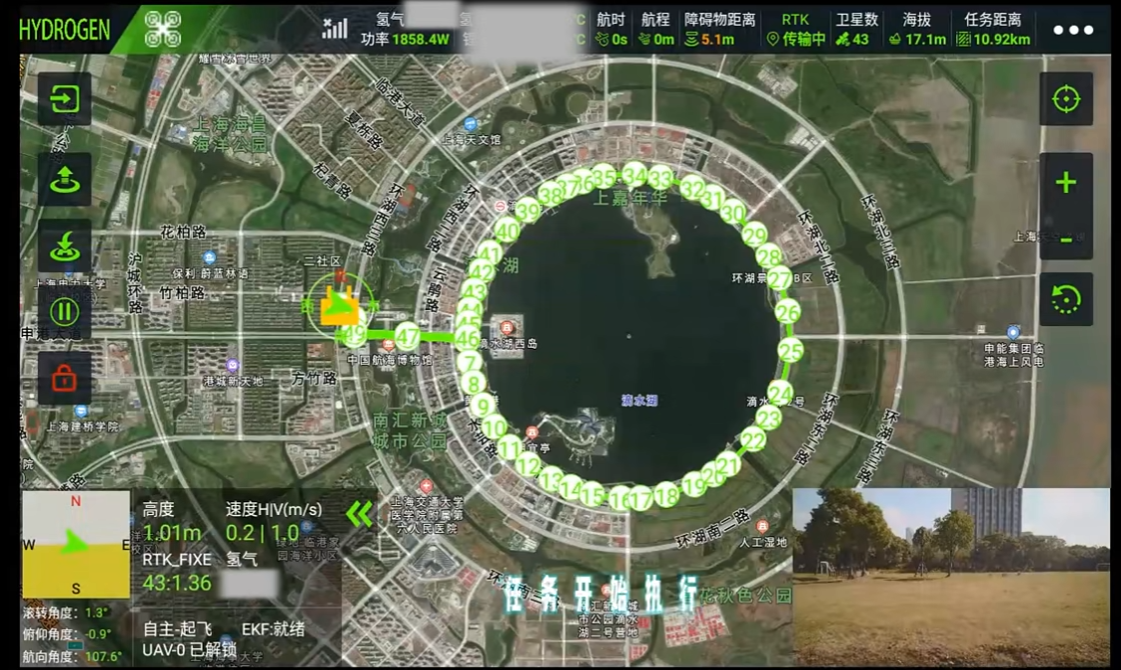Tap the takeoff up-arrow button

65,179
